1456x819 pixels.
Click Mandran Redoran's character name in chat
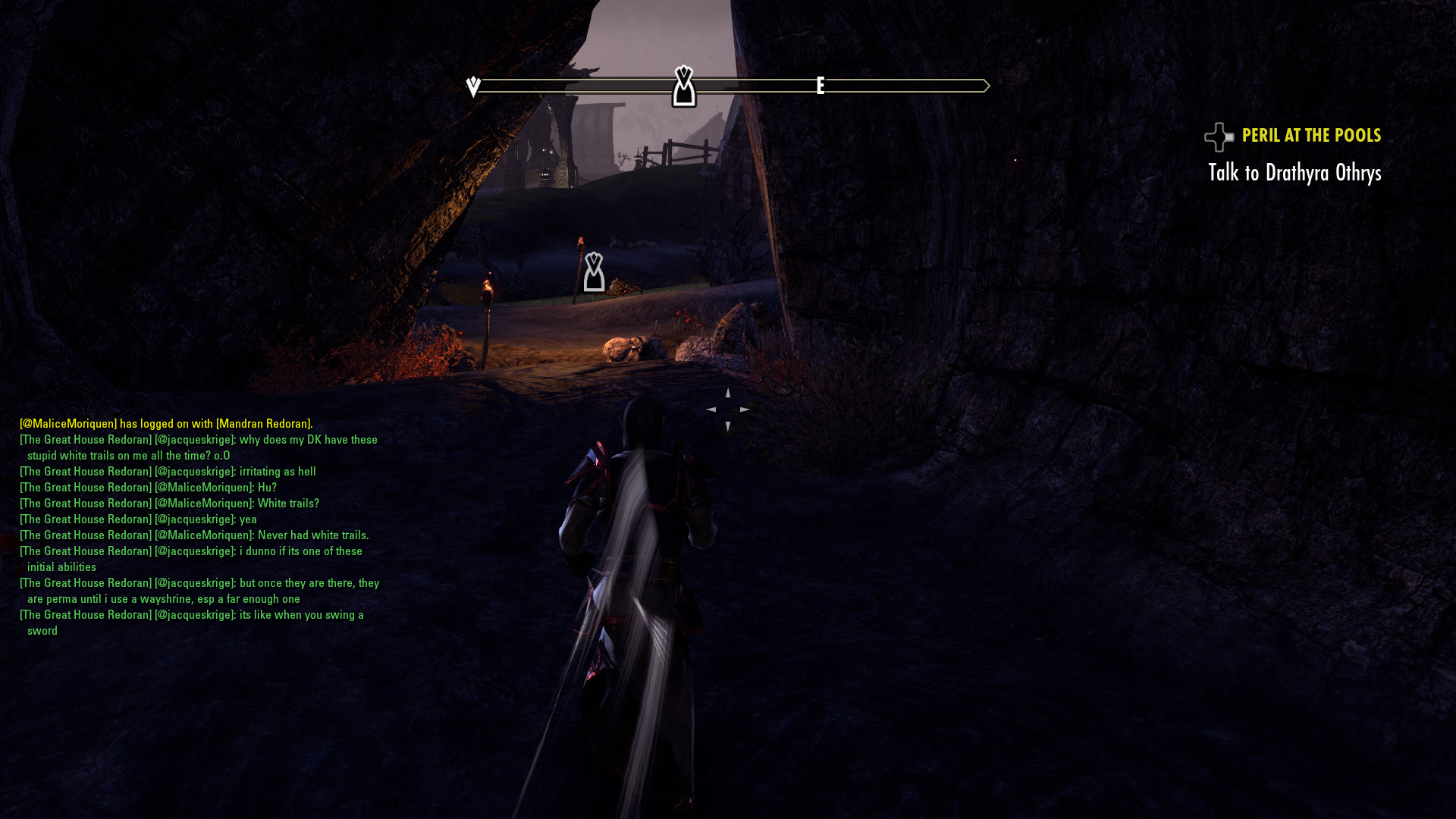point(263,424)
